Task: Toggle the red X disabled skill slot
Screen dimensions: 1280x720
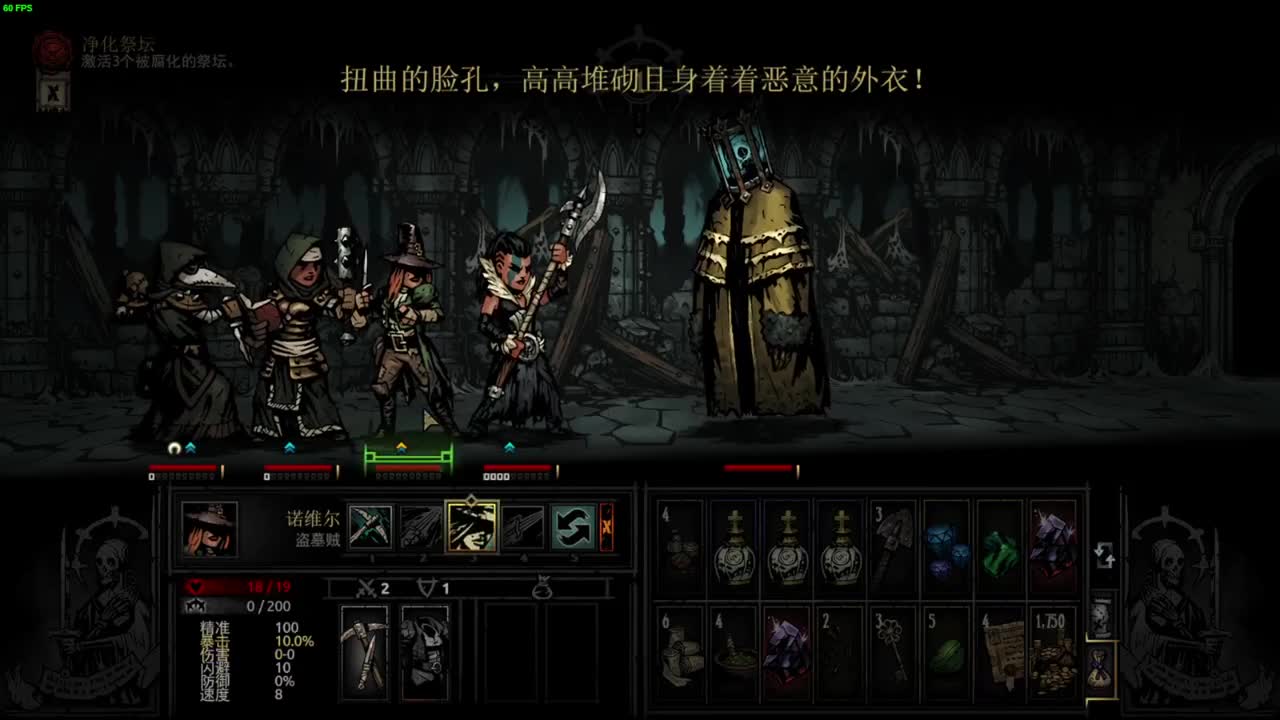Action: [x=607, y=527]
